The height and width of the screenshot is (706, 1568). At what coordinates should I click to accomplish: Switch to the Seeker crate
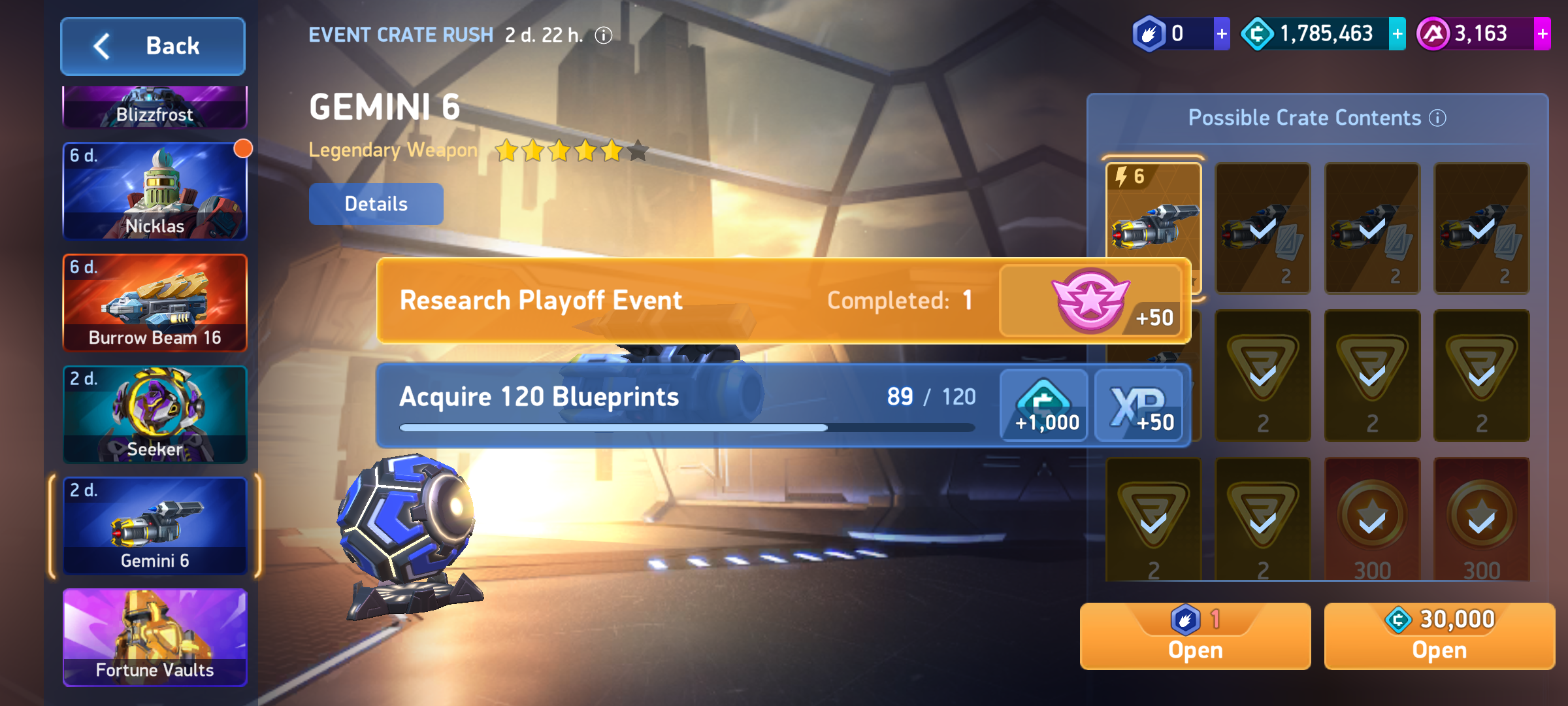155,415
